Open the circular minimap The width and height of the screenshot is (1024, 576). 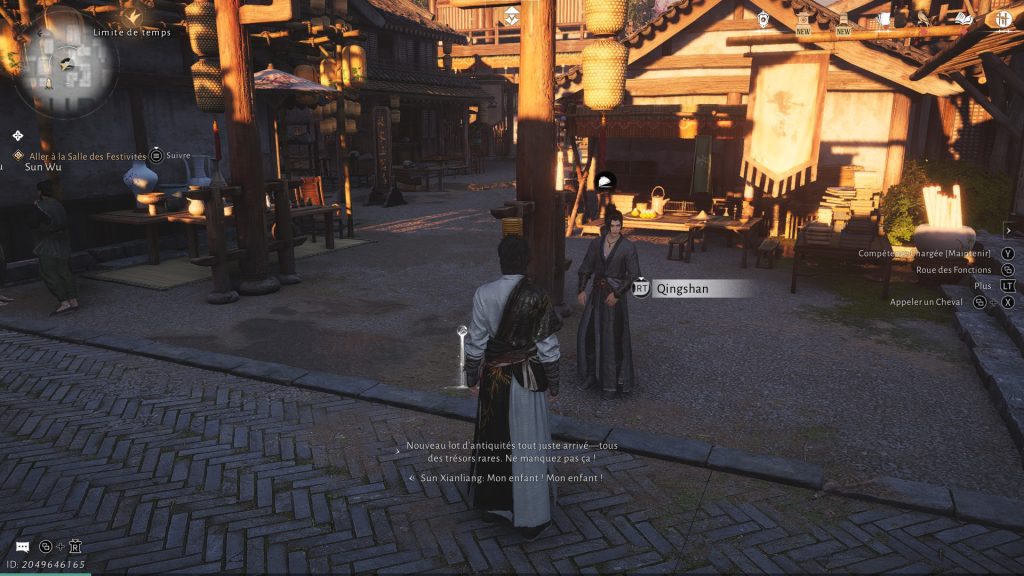[67, 63]
